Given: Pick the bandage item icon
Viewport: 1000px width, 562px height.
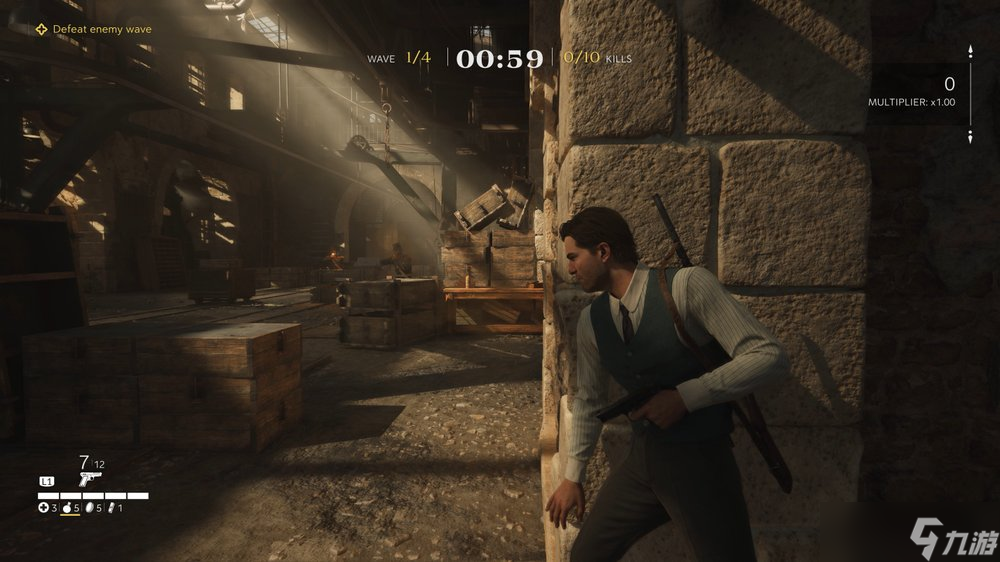Looking at the screenshot, I should [x=113, y=508].
